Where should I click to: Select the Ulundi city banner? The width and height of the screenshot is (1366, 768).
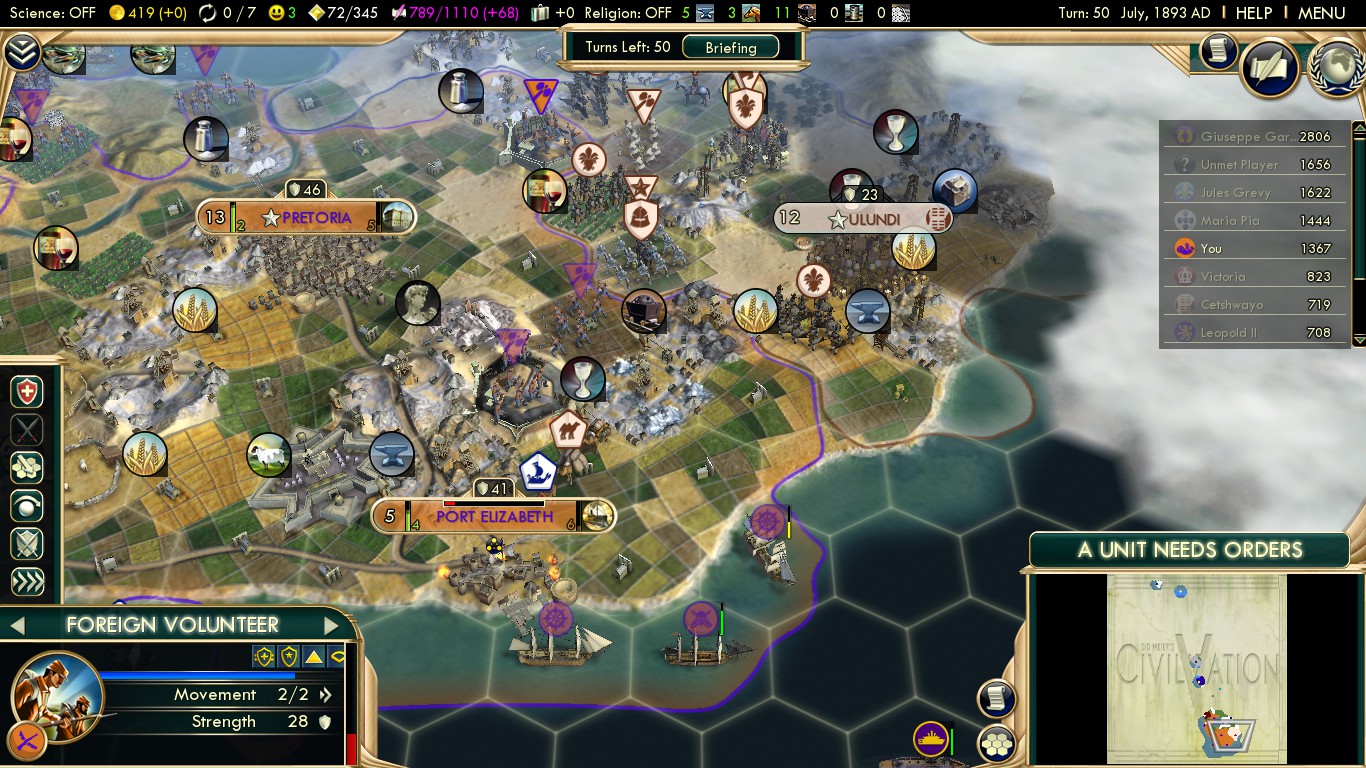864,218
